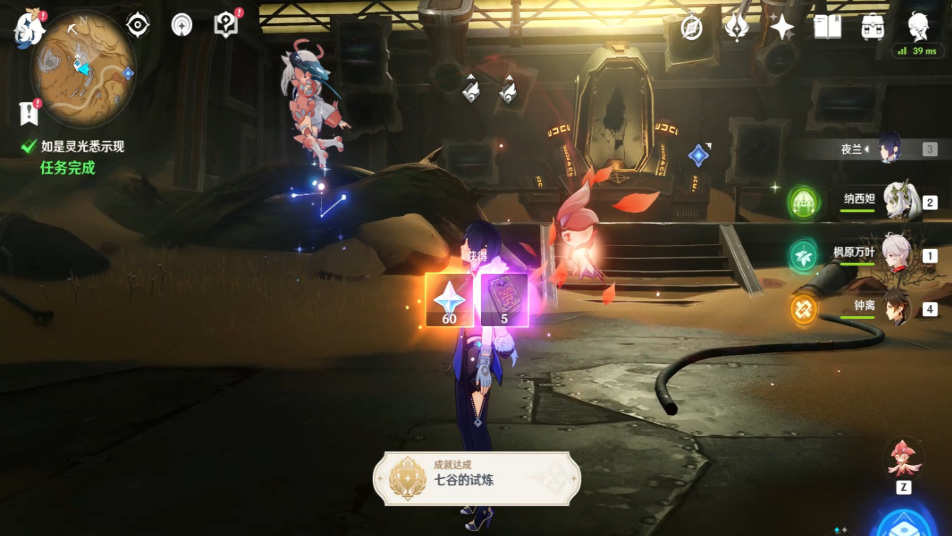This screenshot has height=536, width=952.
Task: Trigger 枫原万叶's teal elemental burst icon
Action: [x=804, y=256]
